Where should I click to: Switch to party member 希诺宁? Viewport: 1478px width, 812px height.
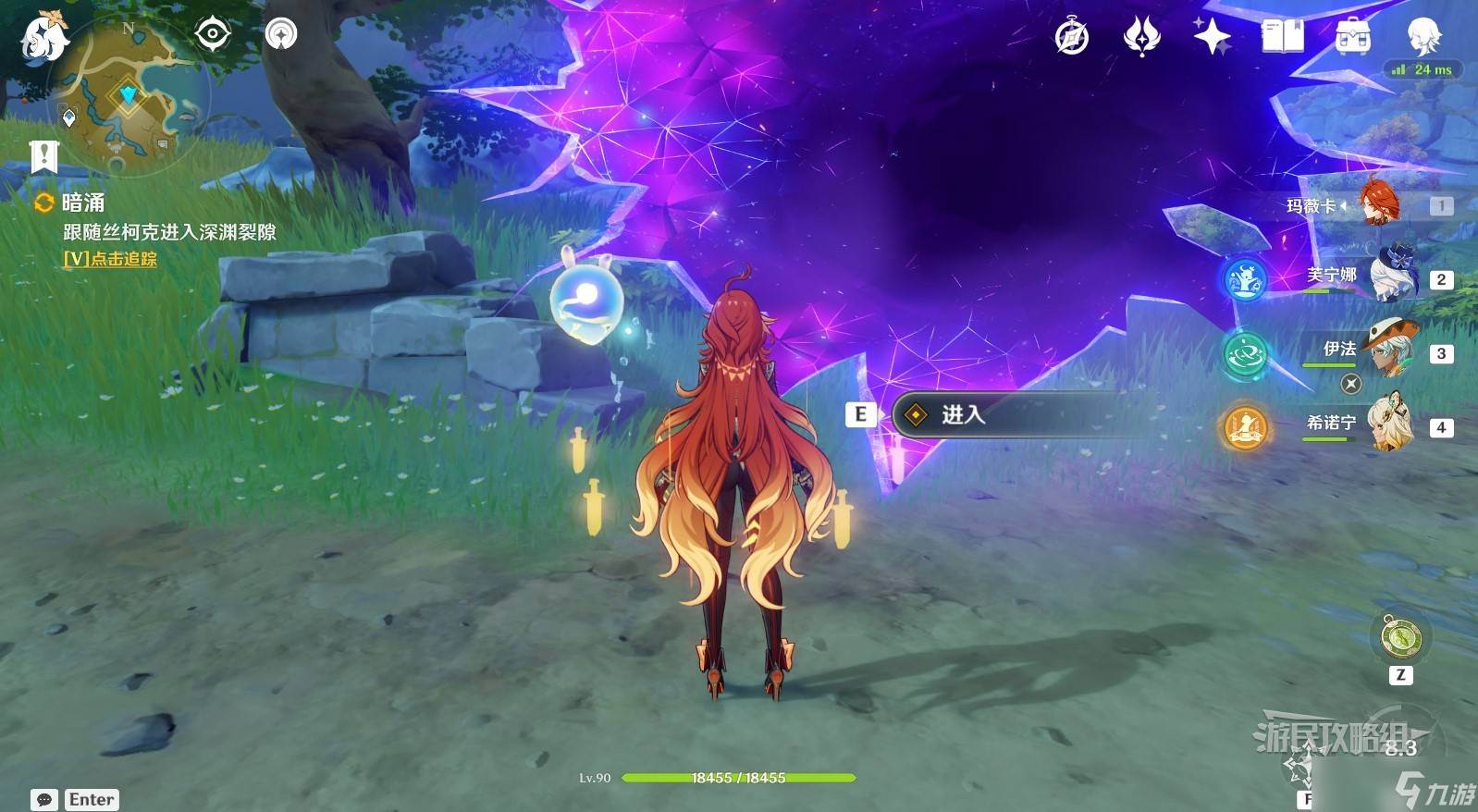1390,425
